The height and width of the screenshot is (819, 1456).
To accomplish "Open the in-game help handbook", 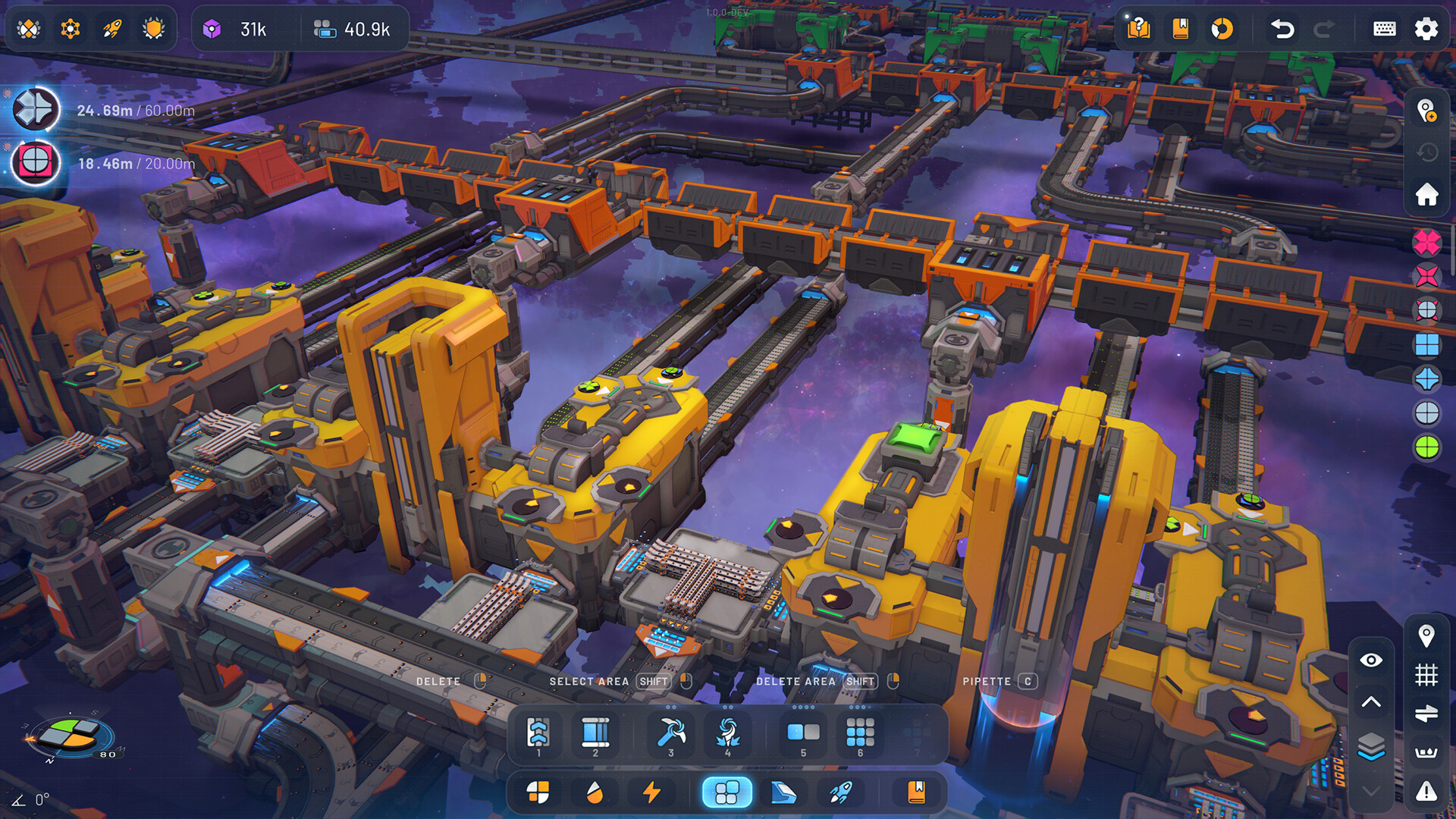I will pyautogui.click(x=1140, y=29).
